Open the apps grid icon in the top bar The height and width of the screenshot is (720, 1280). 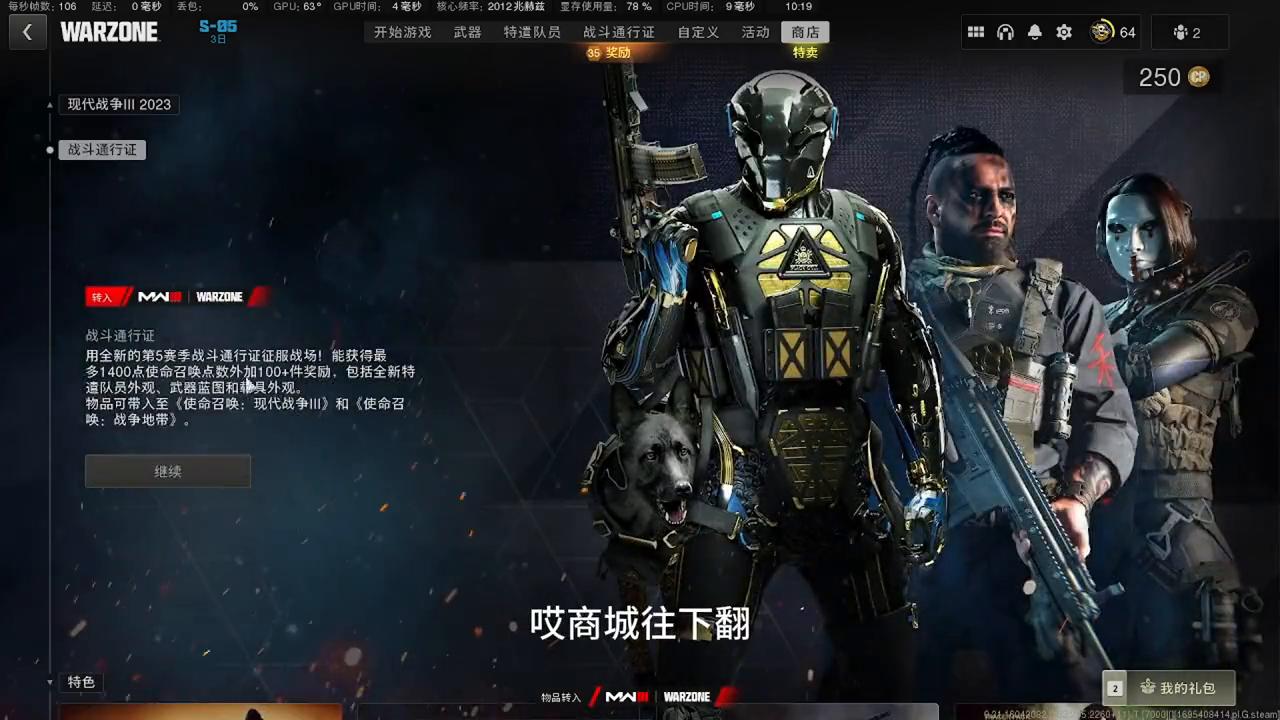[976, 32]
